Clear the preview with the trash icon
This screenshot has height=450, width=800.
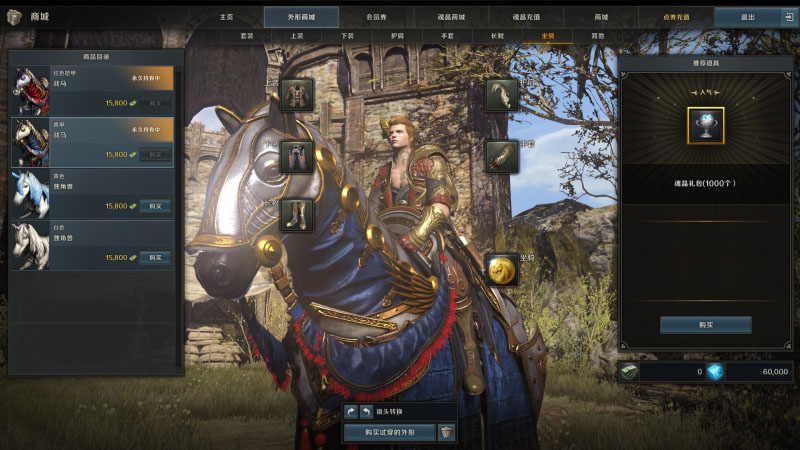point(447,432)
